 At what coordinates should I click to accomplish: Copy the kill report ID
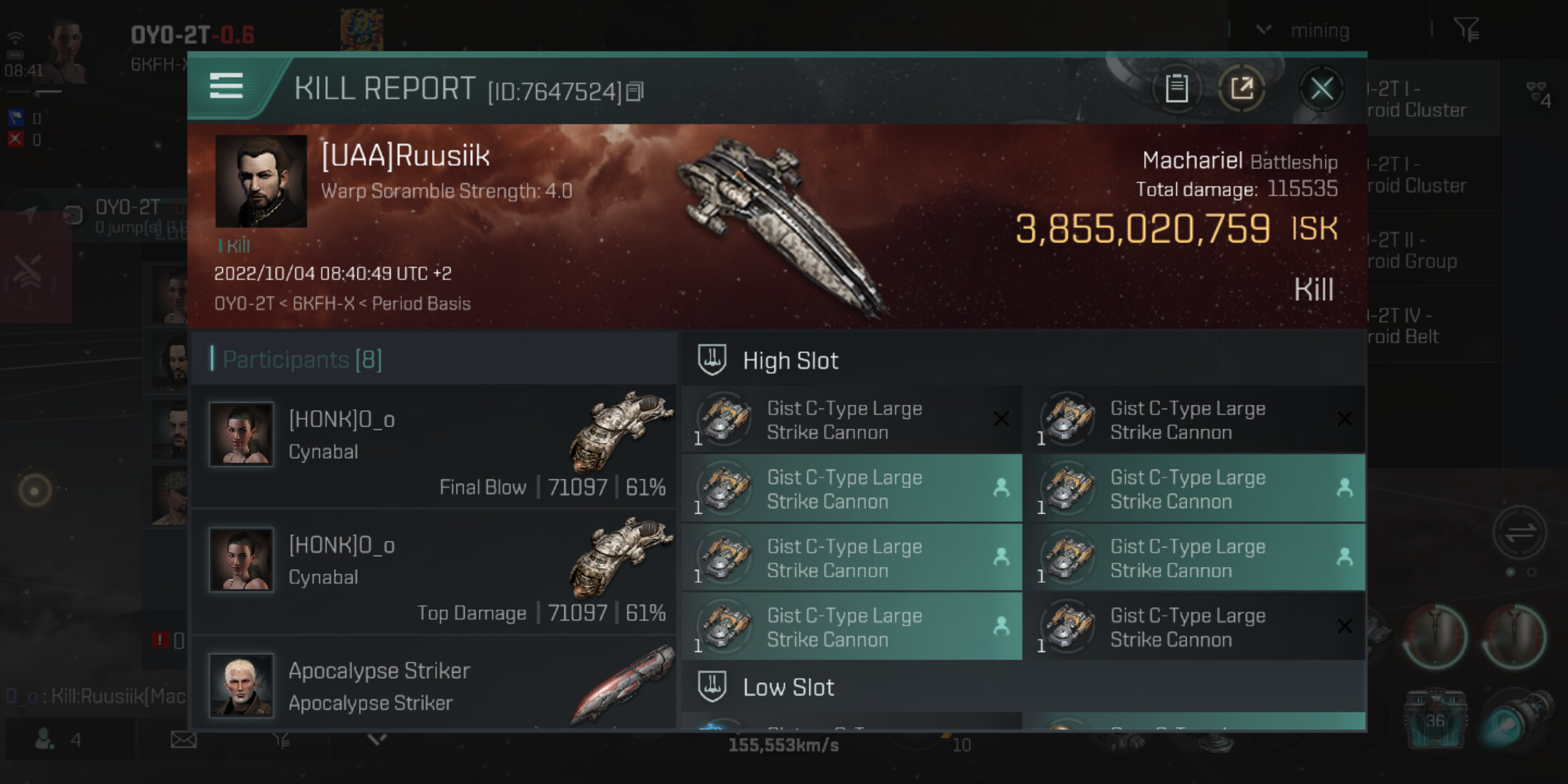(635, 91)
